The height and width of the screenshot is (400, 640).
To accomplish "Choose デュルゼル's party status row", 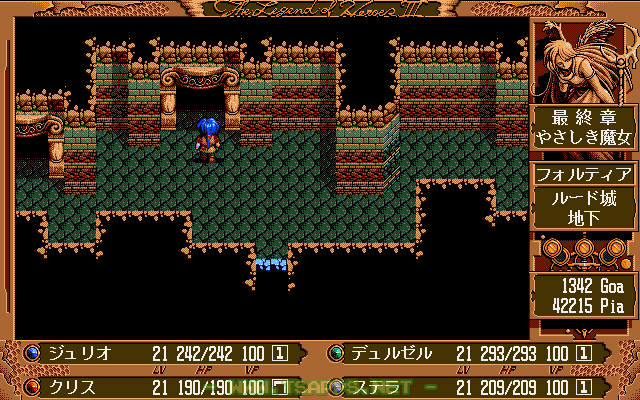I will coord(391,353).
